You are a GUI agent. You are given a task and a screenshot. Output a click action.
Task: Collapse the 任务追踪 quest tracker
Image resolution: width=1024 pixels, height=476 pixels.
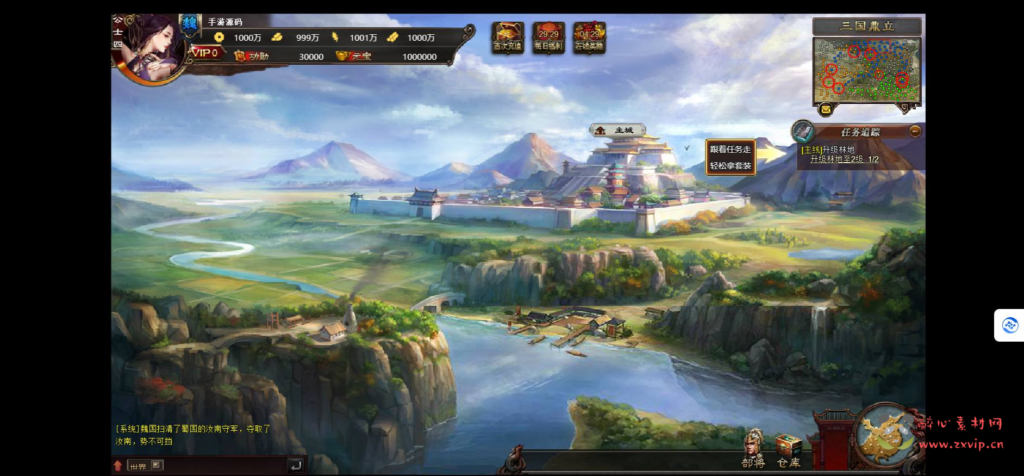915,130
